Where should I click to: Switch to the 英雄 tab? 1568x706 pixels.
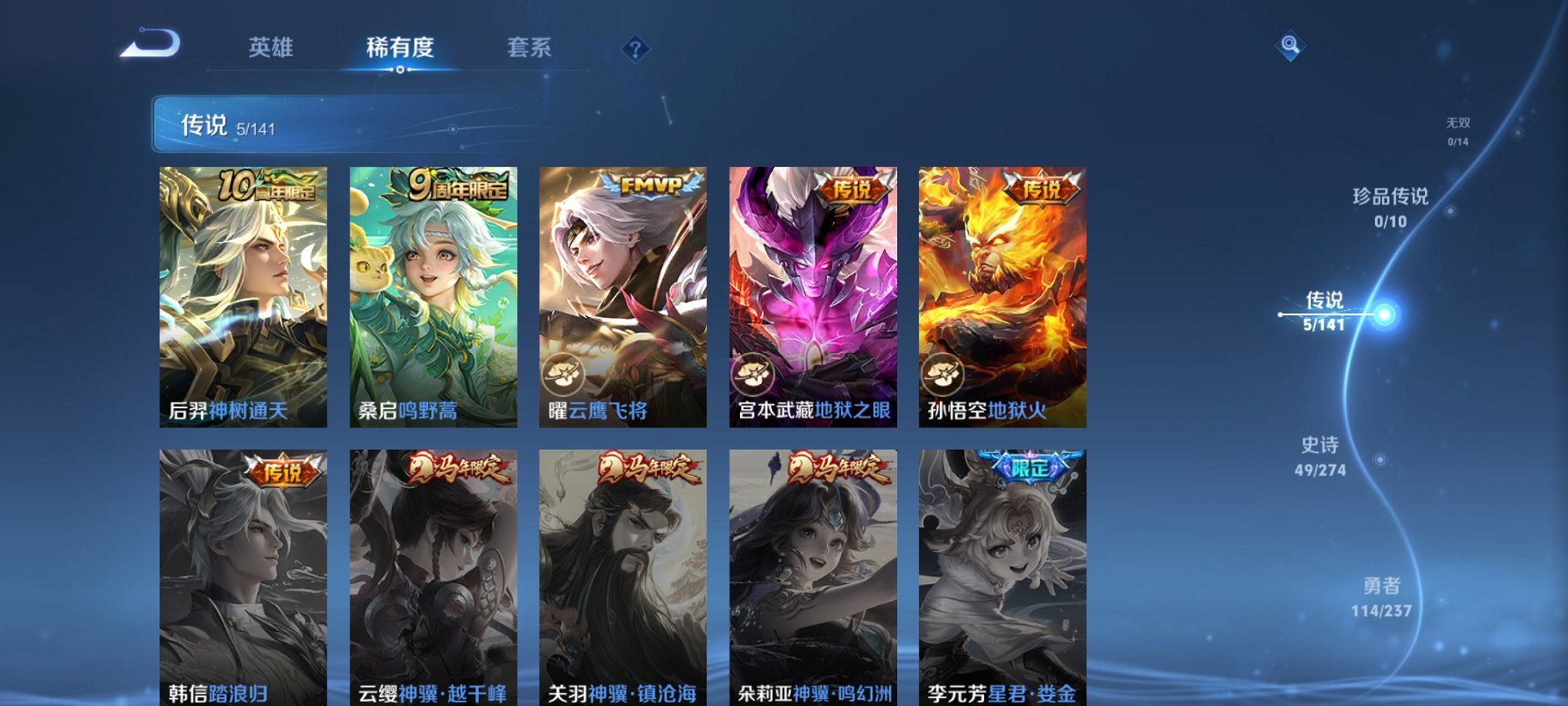[270, 48]
